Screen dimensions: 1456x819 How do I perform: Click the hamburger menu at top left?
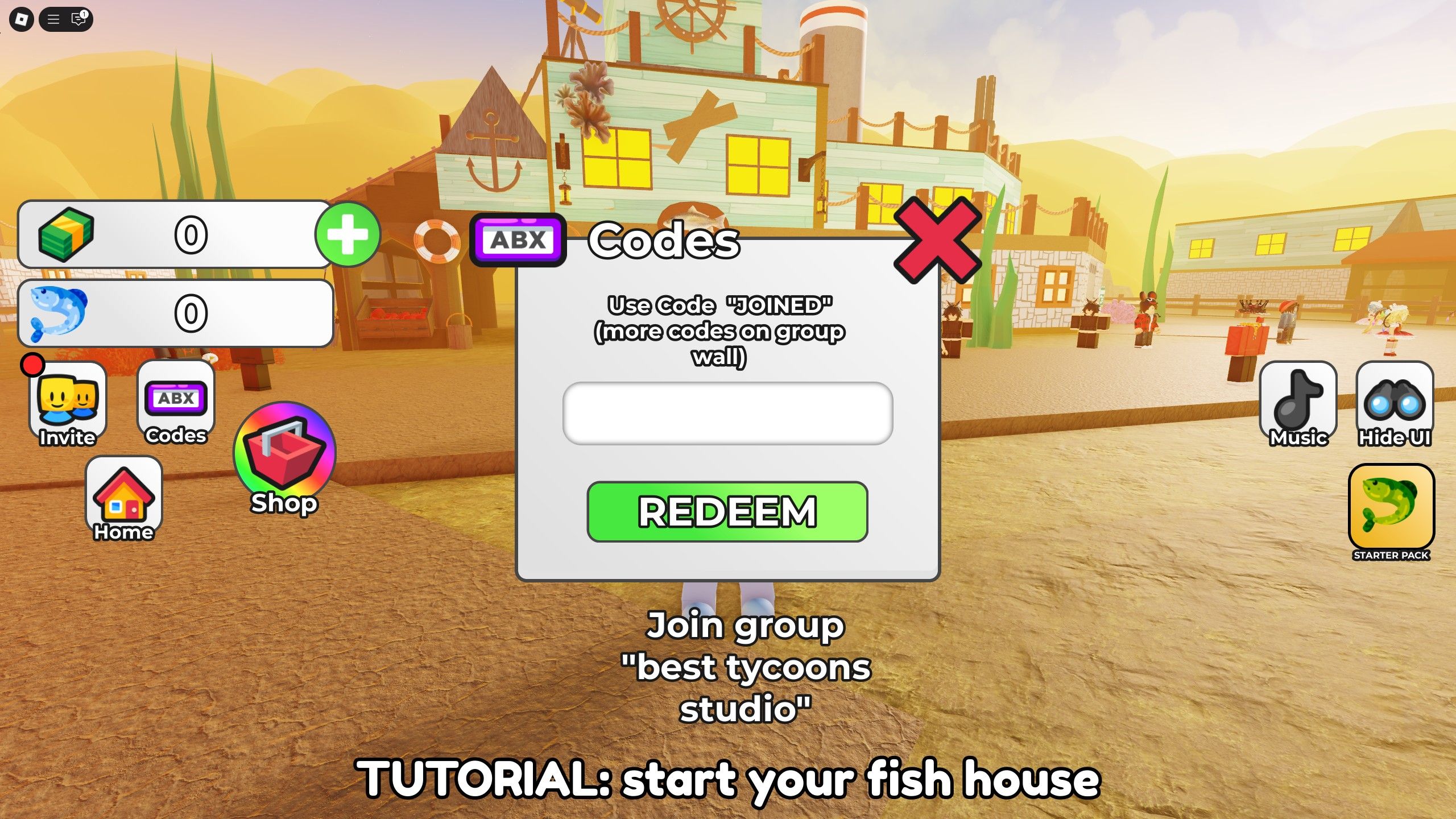[54, 20]
